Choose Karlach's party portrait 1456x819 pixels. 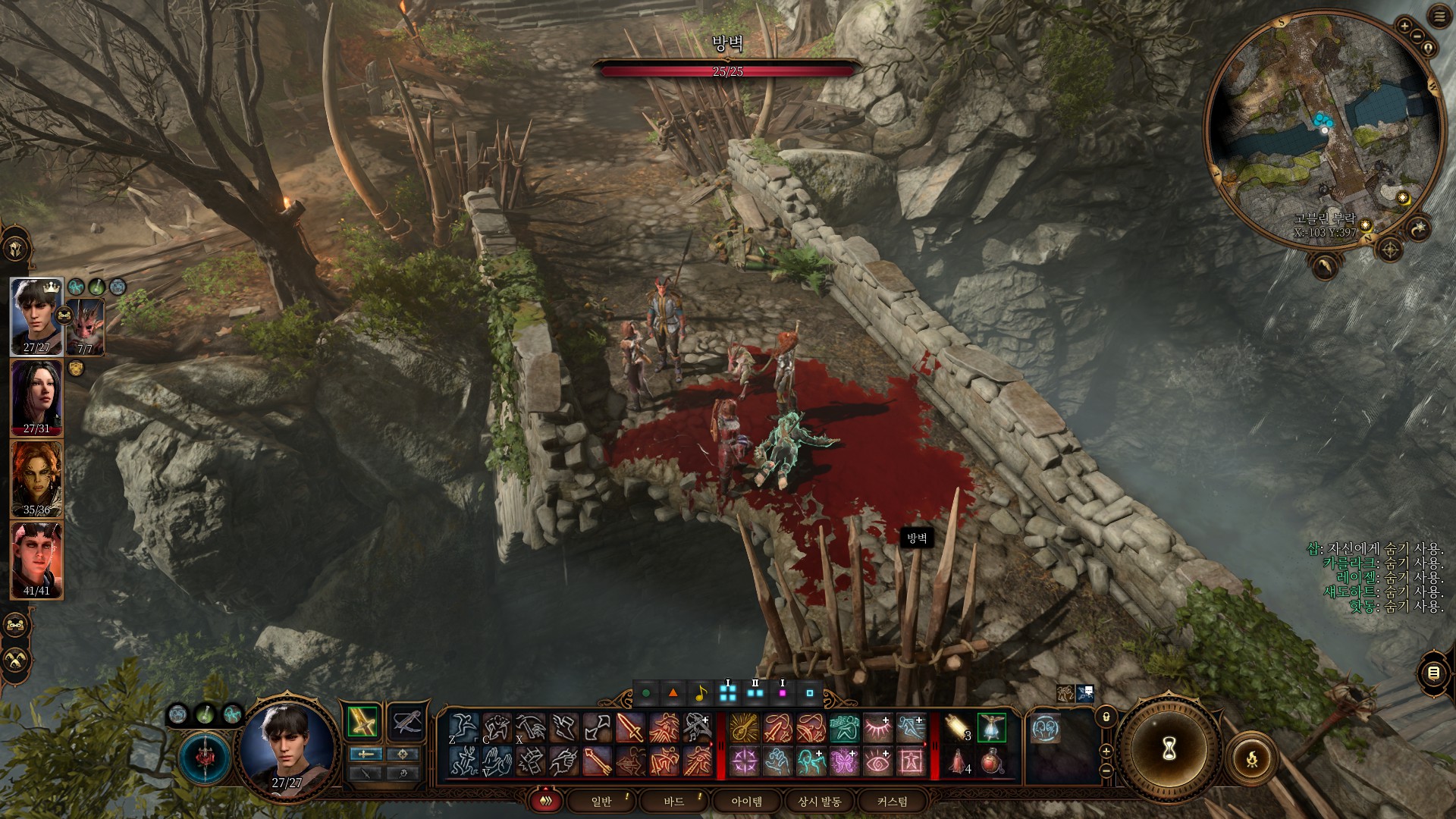[x=36, y=560]
